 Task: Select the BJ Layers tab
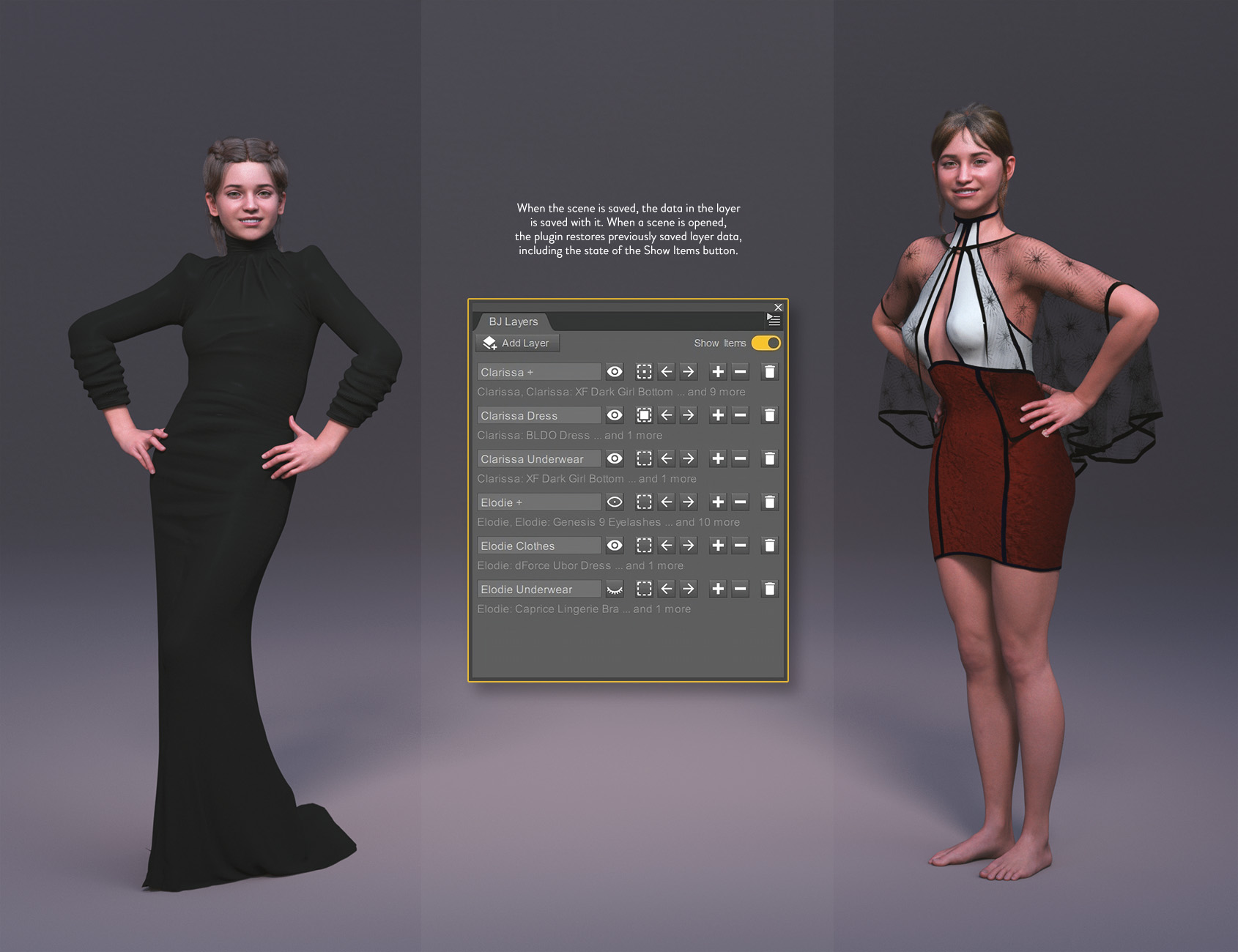[514, 321]
